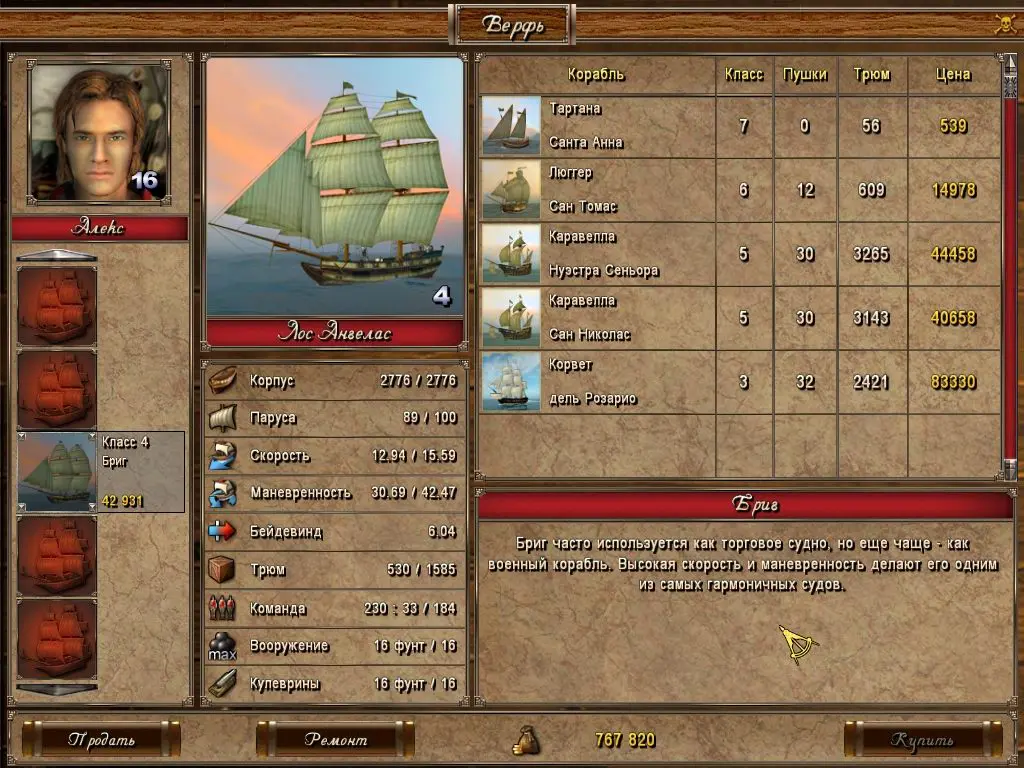
Task: Click the Пушки column header
Action: click(805, 75)
